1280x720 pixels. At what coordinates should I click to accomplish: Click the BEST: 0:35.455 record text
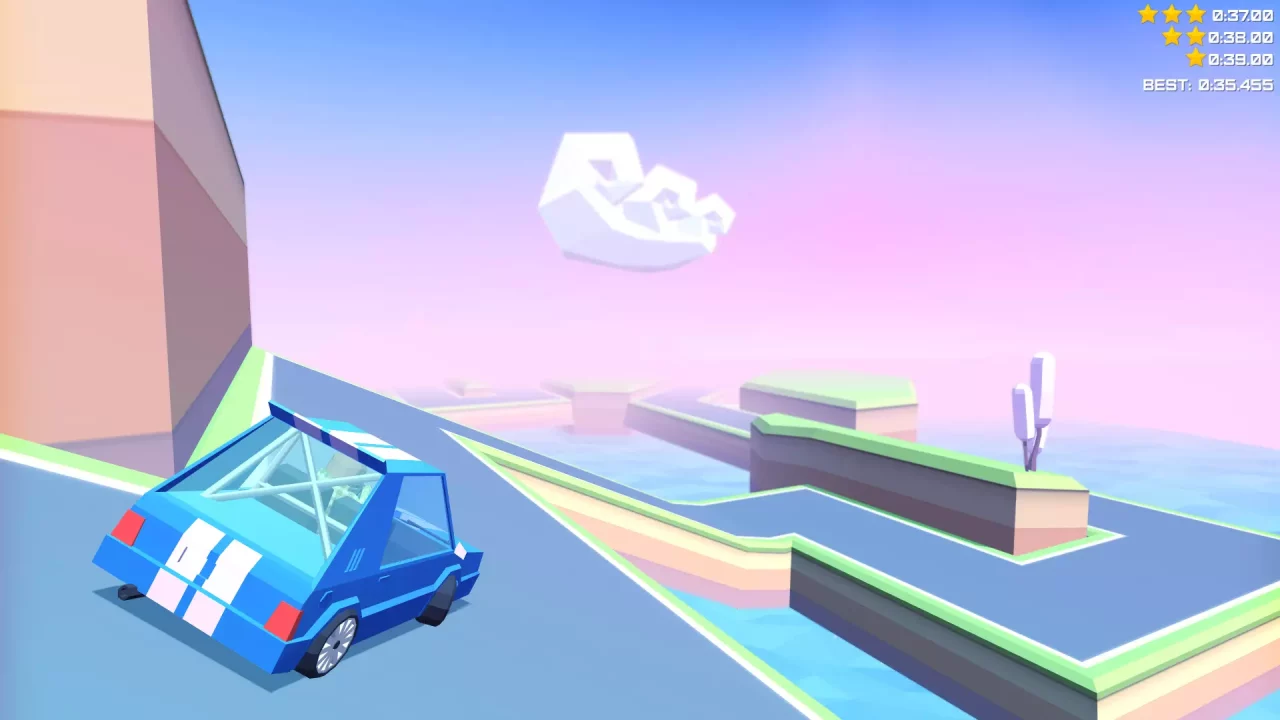(x=1208, y=85)
